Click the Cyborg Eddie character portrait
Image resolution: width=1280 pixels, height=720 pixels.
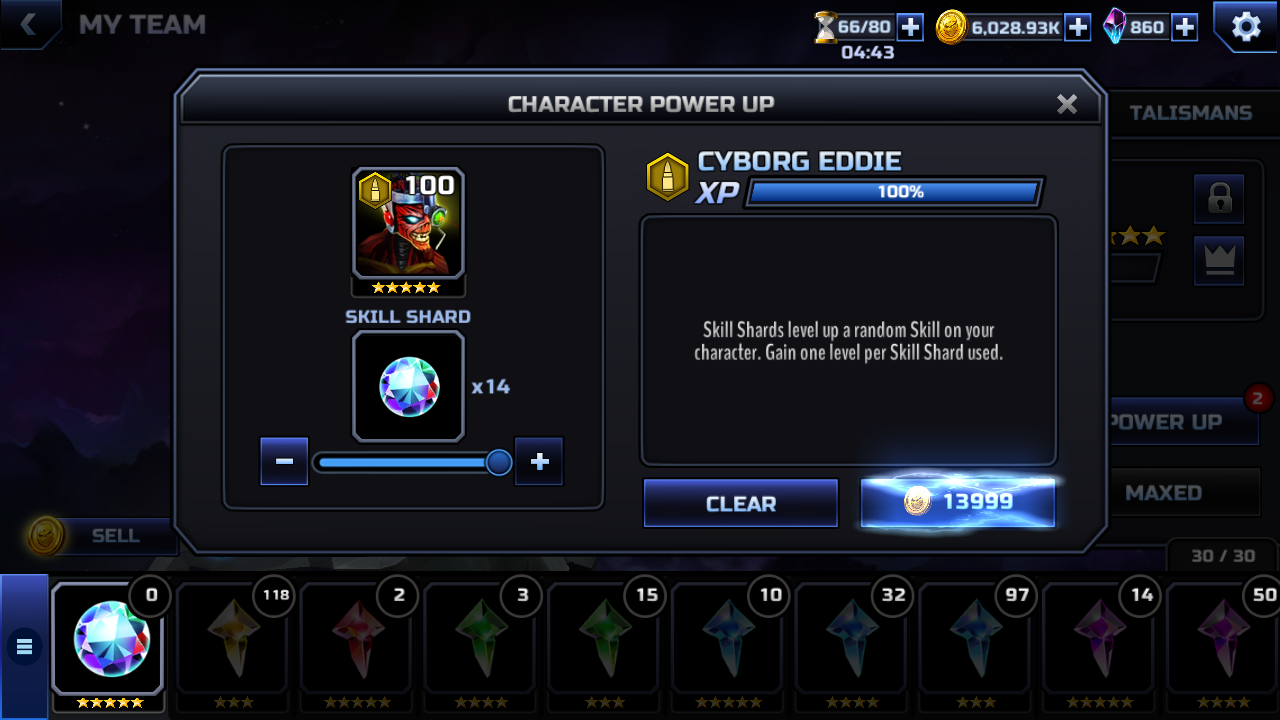tap(408, 224)
